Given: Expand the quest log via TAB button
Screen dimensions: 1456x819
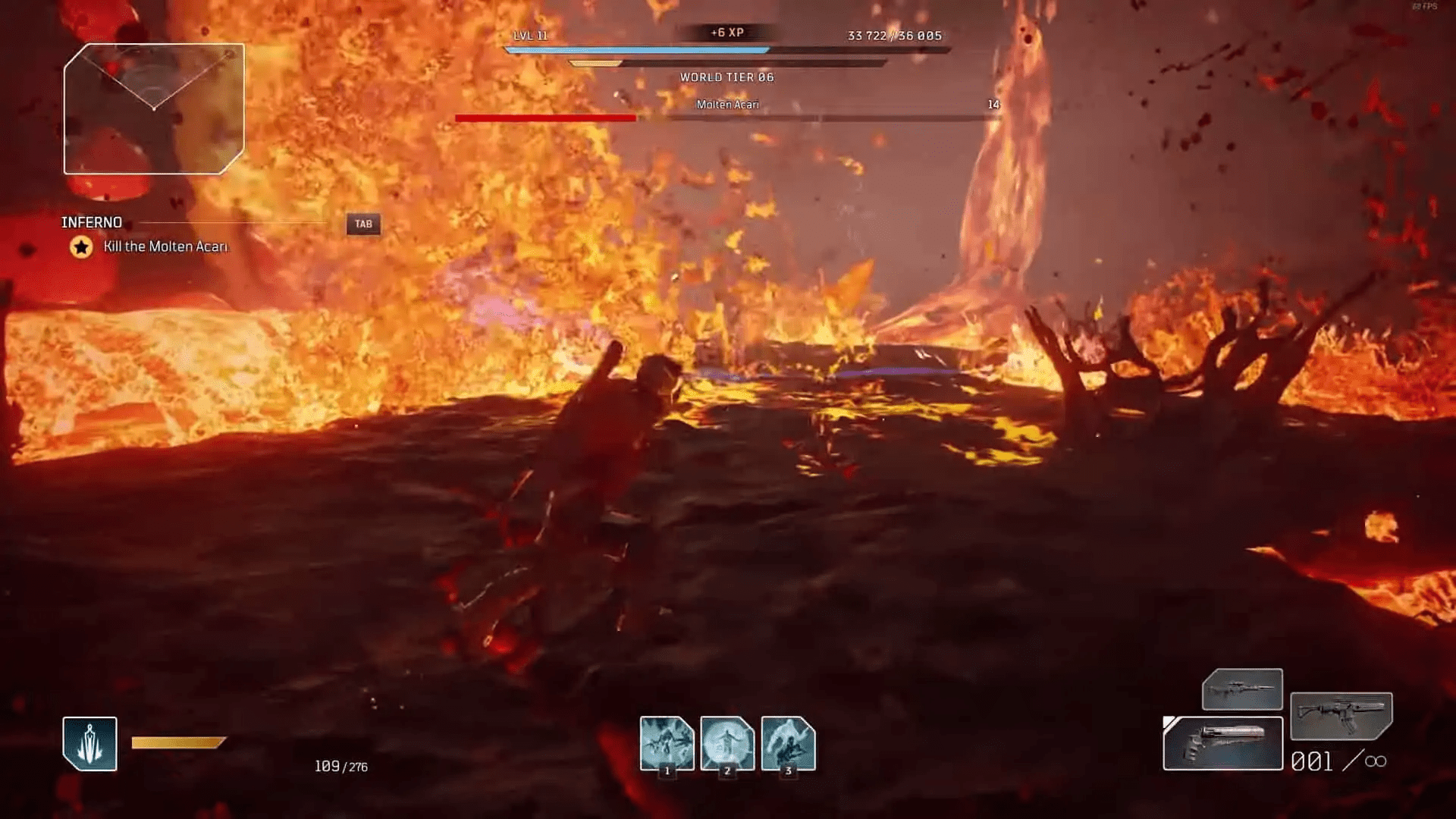Looking at the screenshot, I should [x=362, y=224].
